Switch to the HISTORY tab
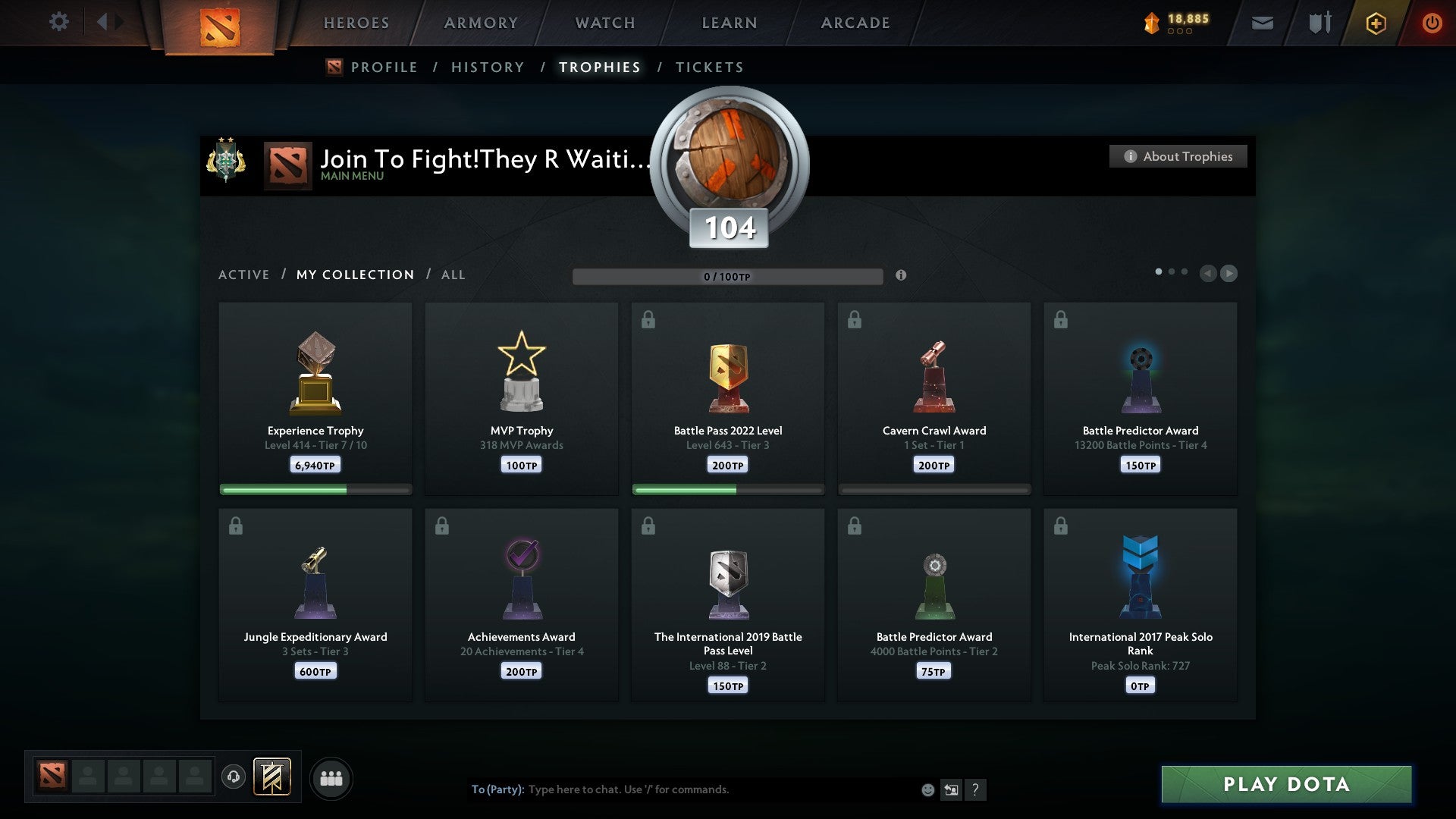The image size is (1456, 819). (x=487, y=67)
